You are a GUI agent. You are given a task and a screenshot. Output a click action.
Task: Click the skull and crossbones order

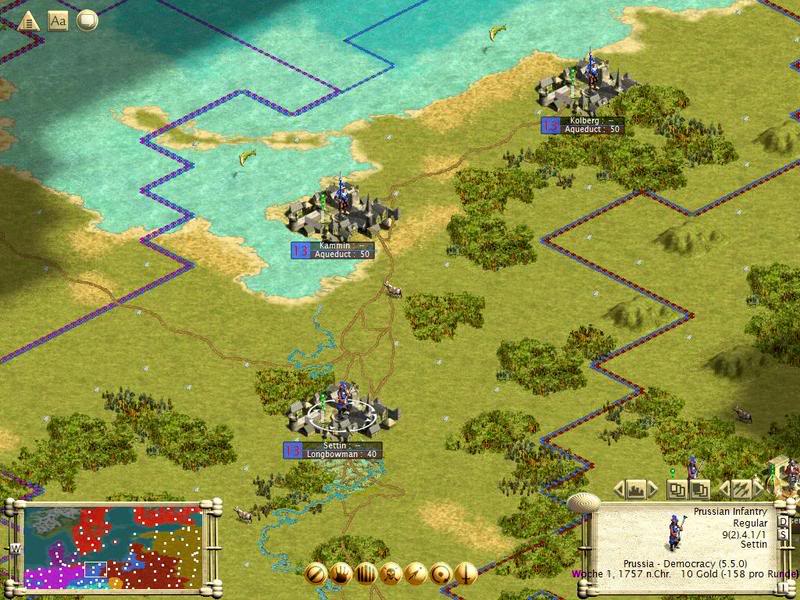pos(391,574)
